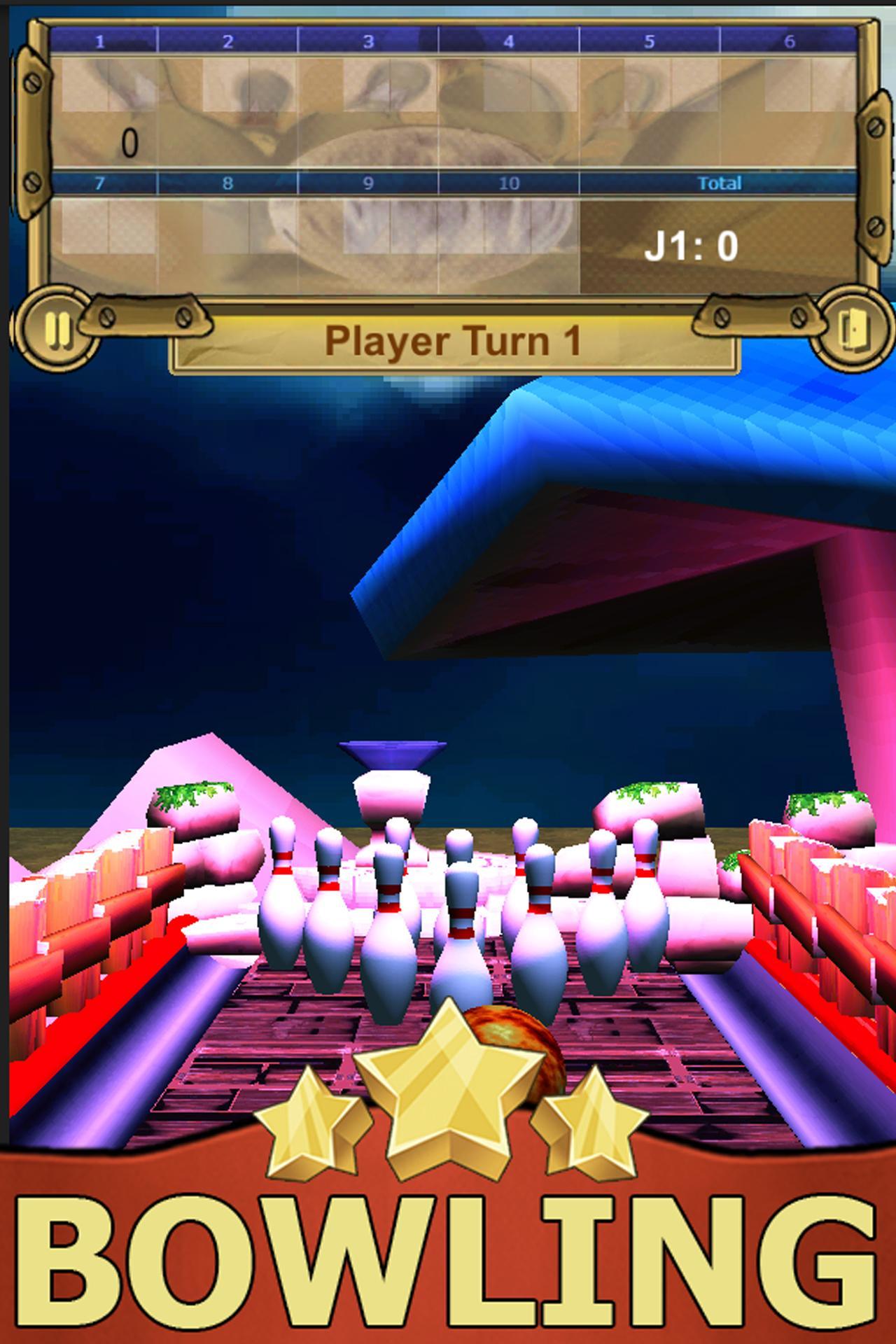The image size is (896, 1344).
Task: Tap the frame 7 header label
Action: pyautogui.click(x=98, y=182)
